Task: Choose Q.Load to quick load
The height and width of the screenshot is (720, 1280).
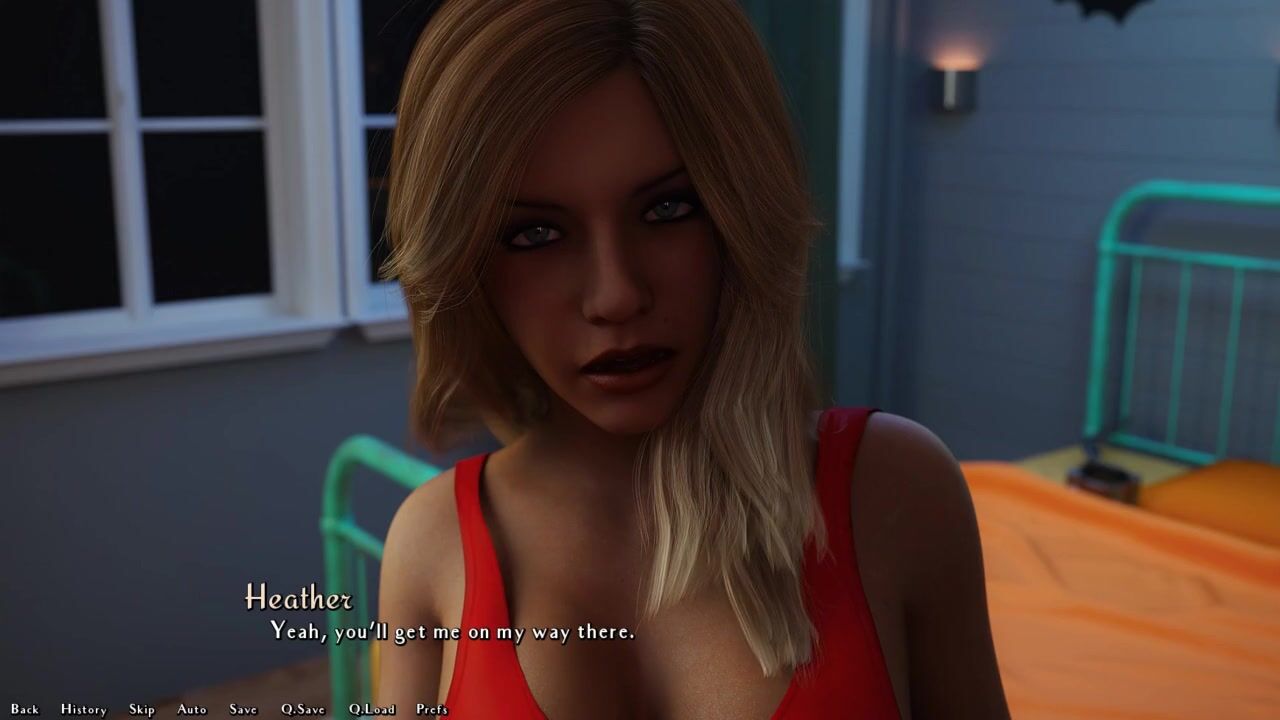Action: click(x=372, y=709)
